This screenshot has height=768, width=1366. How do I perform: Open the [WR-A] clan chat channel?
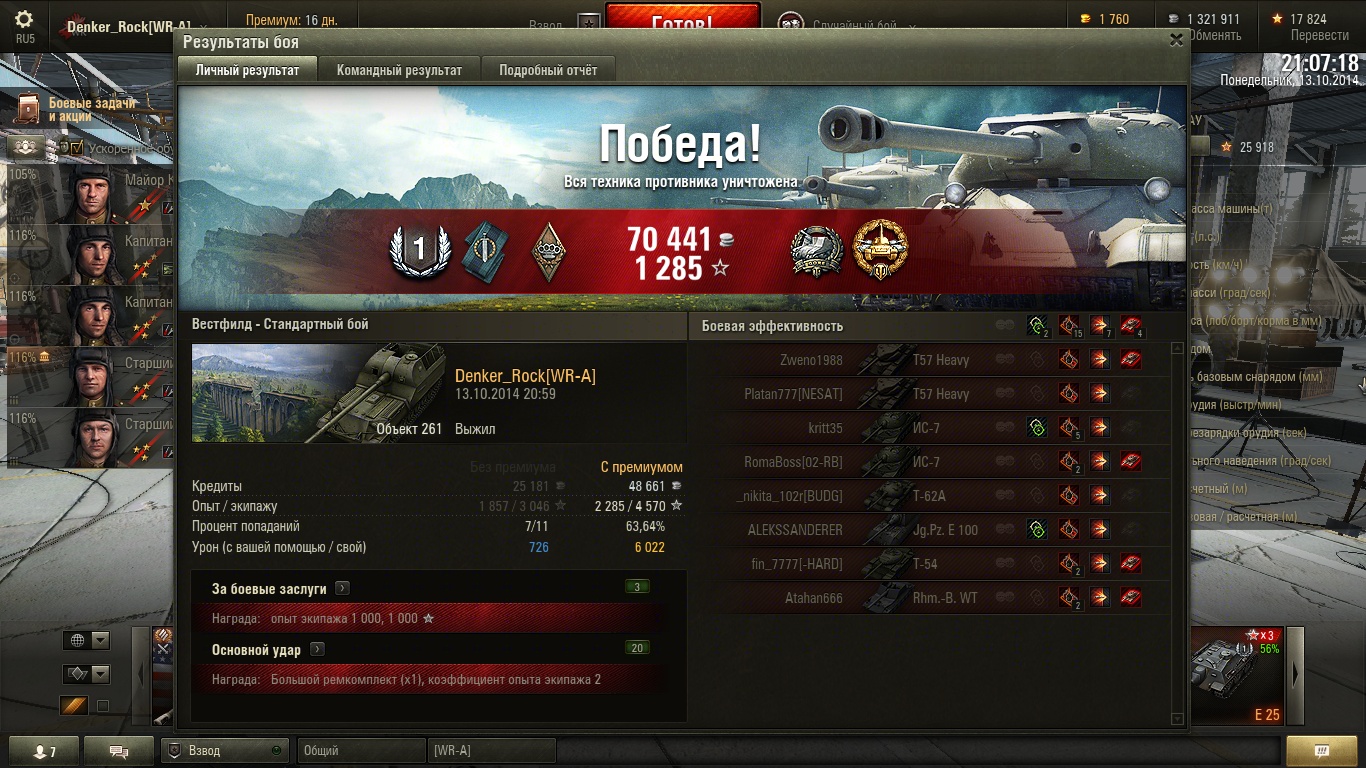492,751
